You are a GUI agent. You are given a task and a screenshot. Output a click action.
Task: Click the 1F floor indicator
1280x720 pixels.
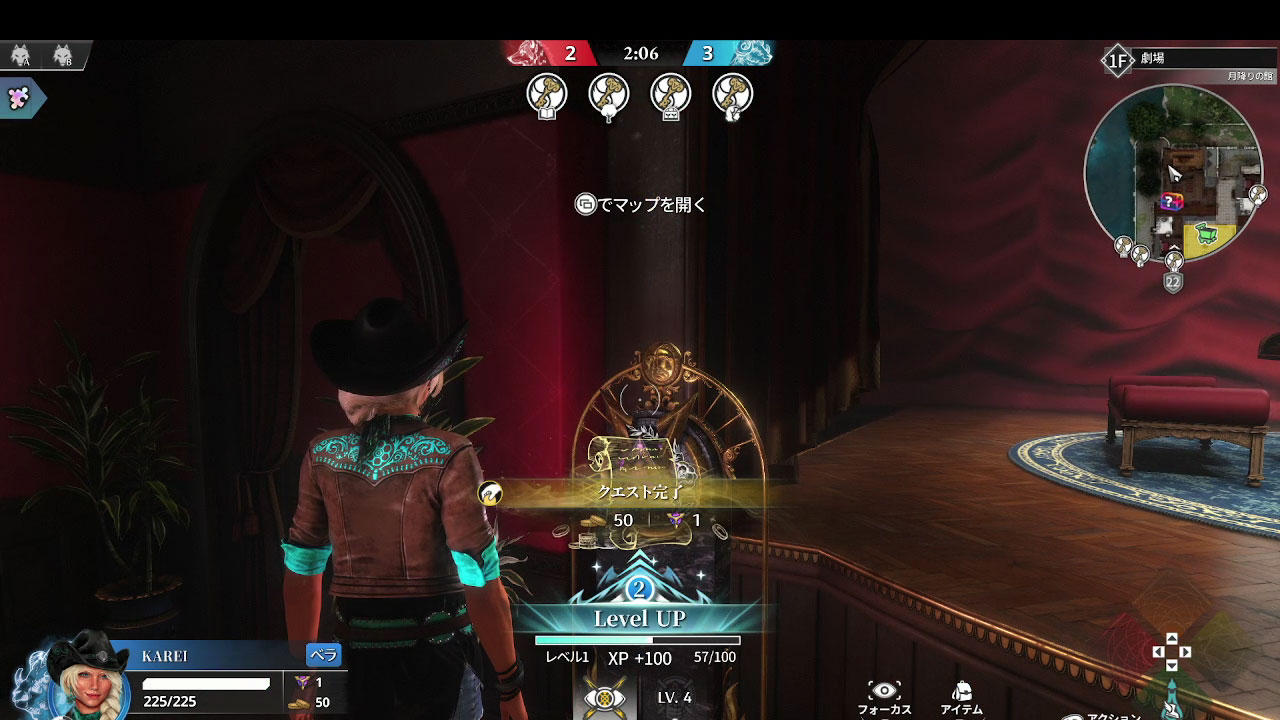coord(1116,60)
